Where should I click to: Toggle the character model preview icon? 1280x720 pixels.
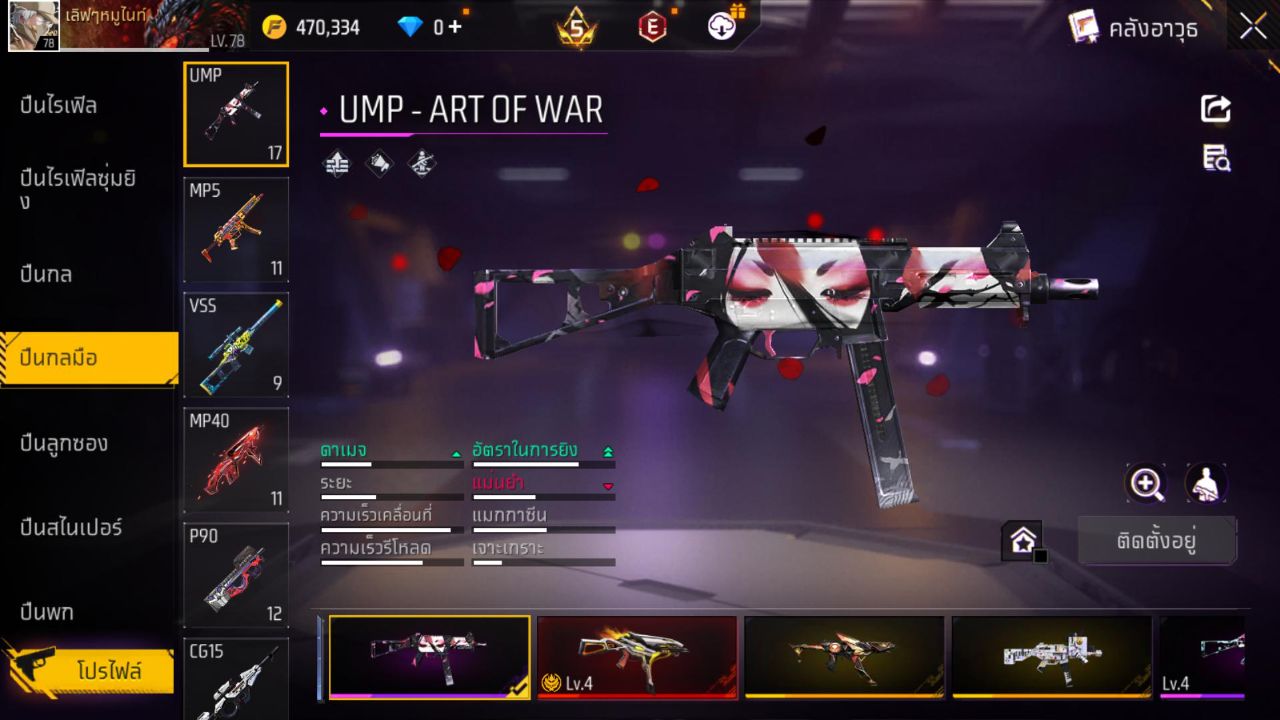[x=1205, y=484]
